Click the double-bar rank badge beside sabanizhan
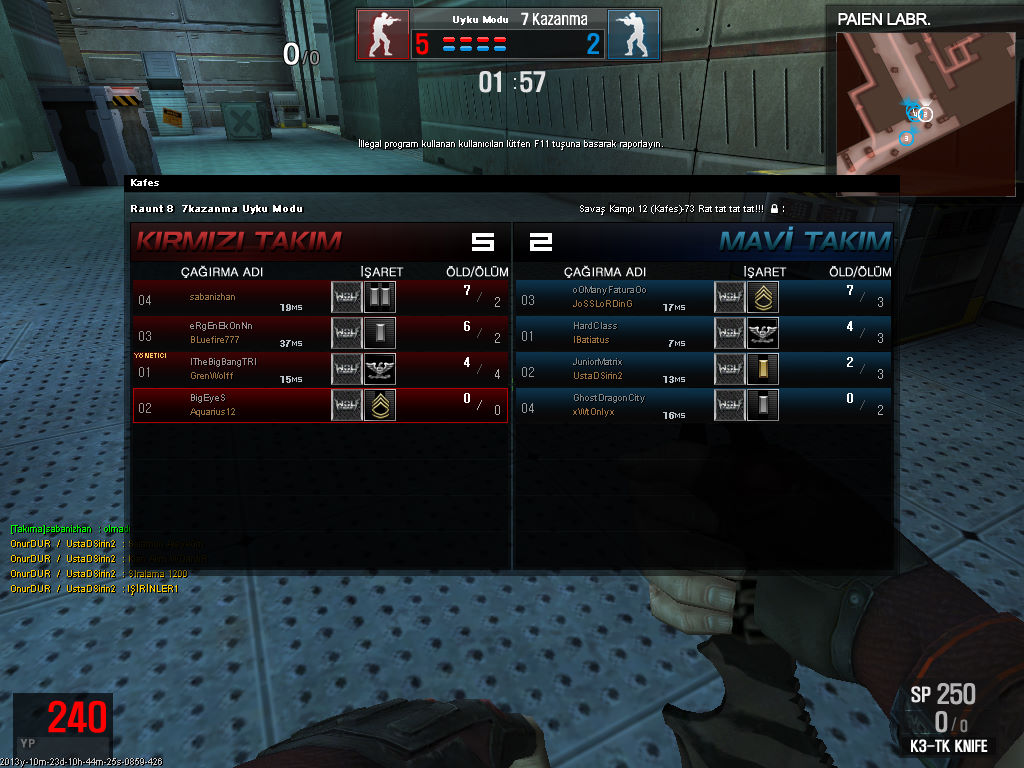The height and width of the screenshot is (768, 1024). [380, 297]
